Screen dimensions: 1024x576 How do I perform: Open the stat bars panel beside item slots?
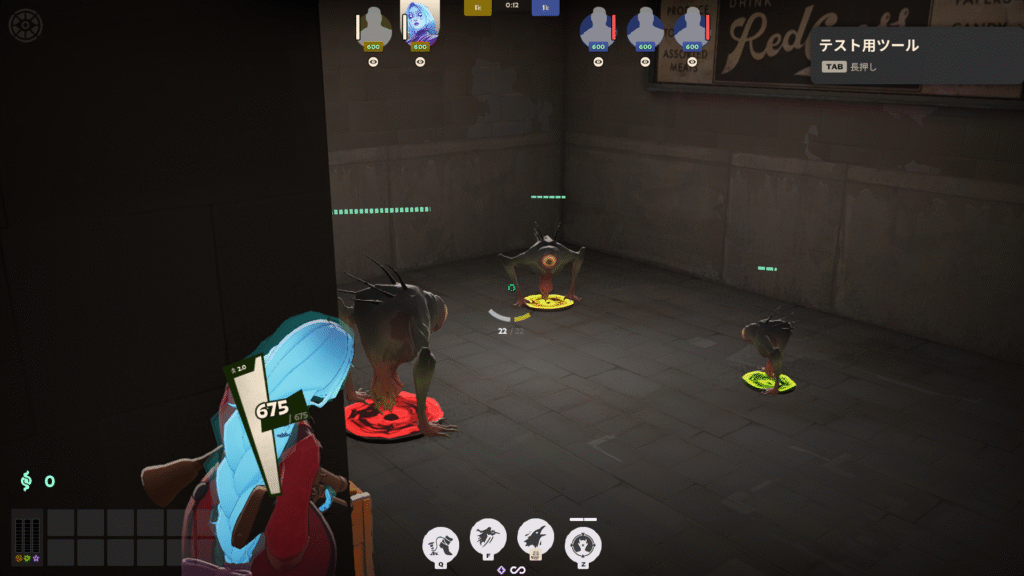click(x=28, y=539)
